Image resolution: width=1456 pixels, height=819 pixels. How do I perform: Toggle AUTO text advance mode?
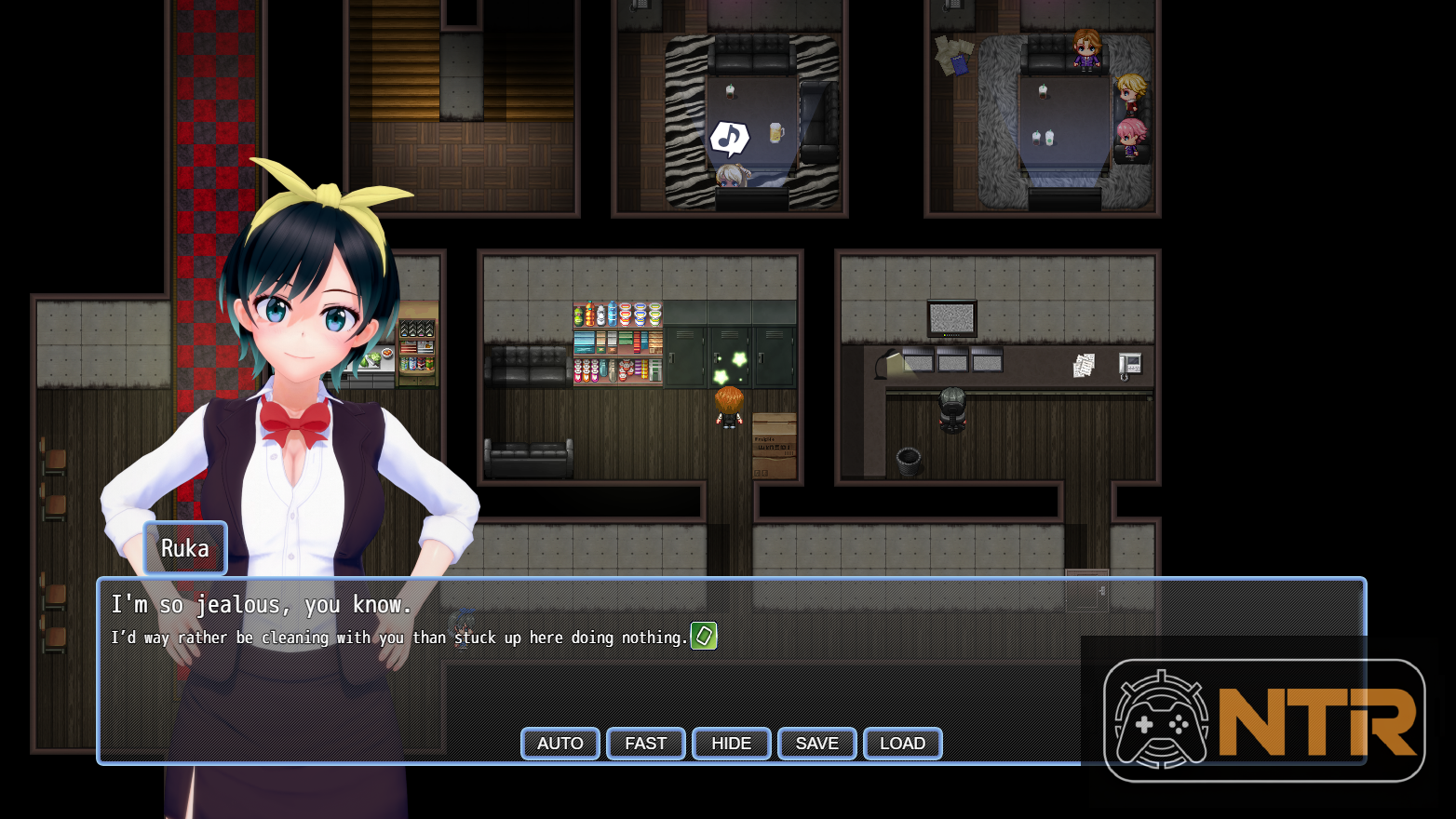coord(559,744)
